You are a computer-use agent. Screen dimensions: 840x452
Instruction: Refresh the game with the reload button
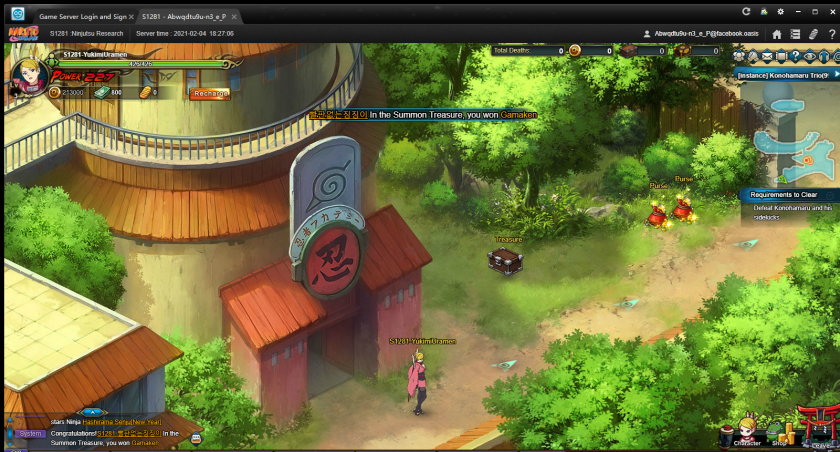(746, 11)
